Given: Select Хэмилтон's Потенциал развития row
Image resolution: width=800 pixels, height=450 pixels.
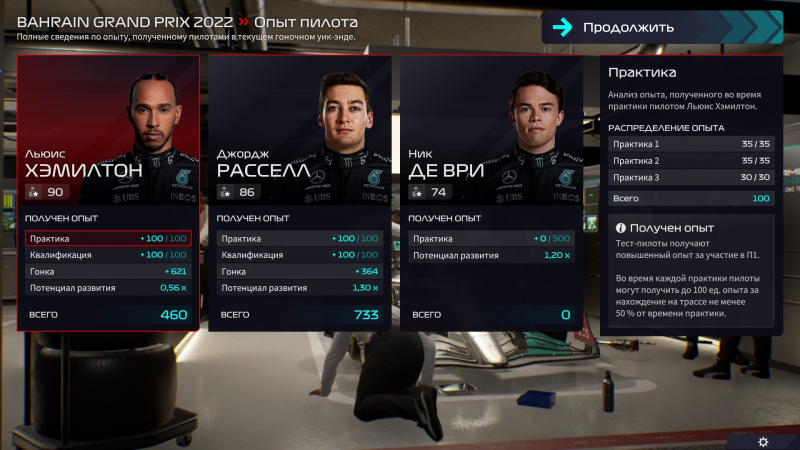Looking at the screenshot, I should point(107,288).
